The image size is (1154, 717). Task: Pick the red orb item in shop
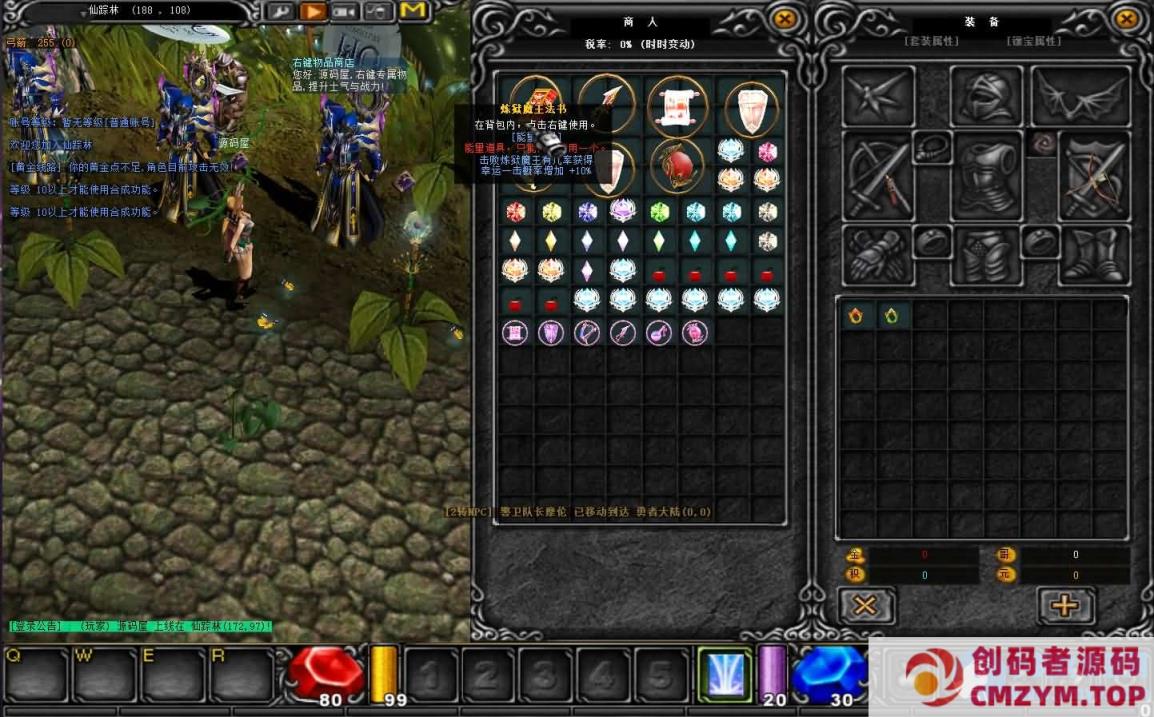(x=677, y=165)
